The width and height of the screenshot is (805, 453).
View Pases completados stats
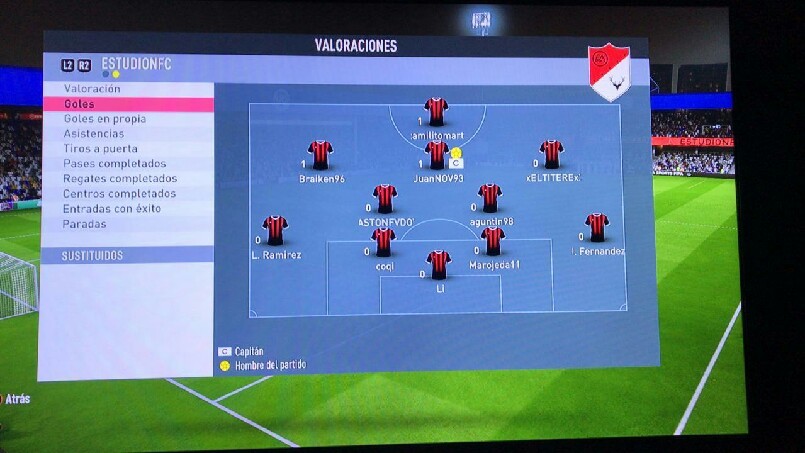coord(114,164)
